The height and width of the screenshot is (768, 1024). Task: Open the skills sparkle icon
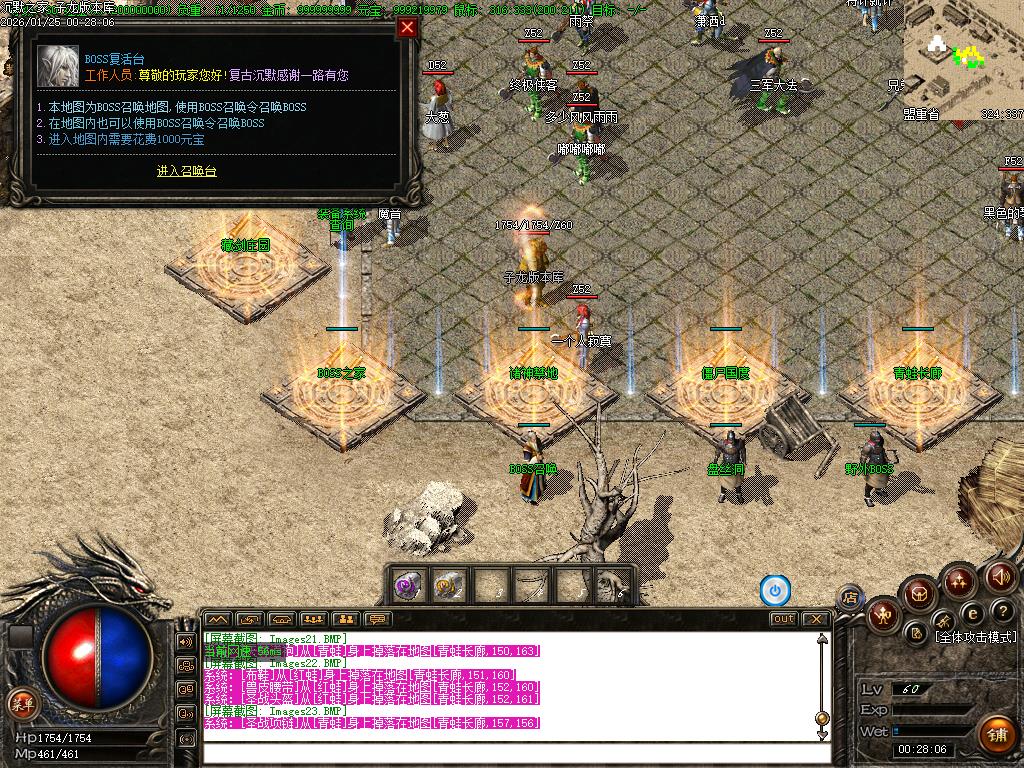click(x=958, y=580)
